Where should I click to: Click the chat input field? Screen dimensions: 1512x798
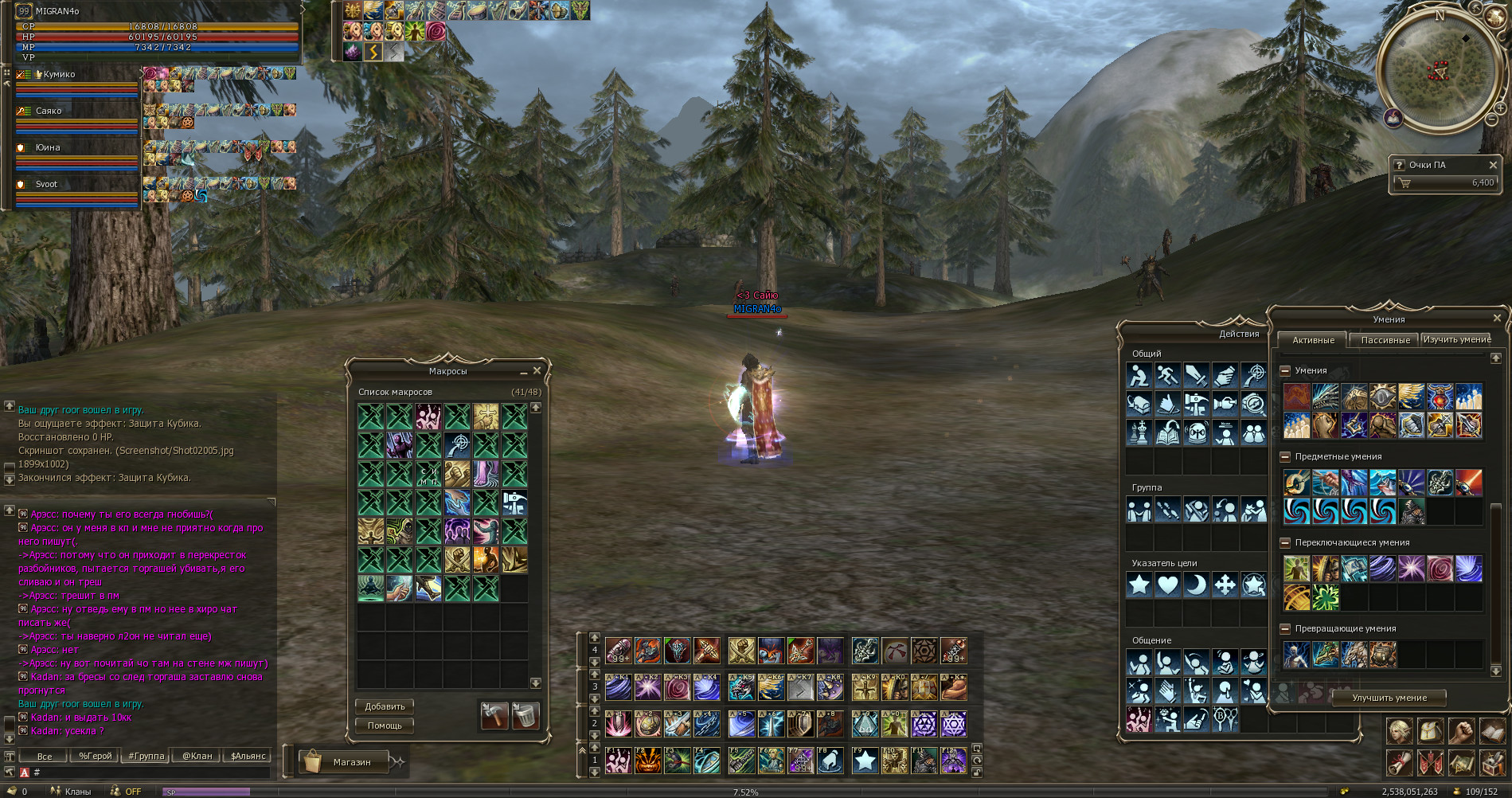(x=151, y=772)
